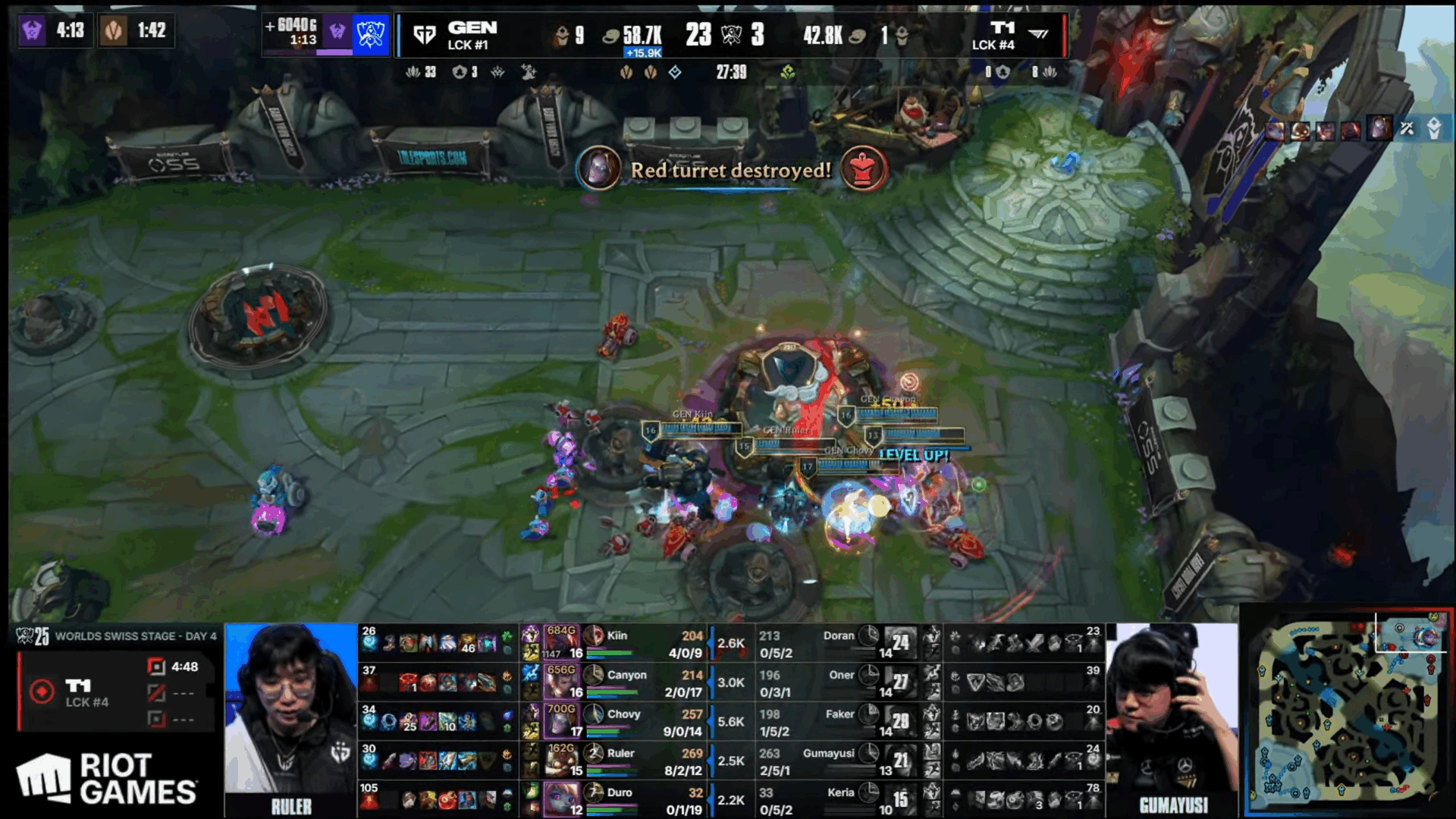Image resolution: width=1456 pixels, height=819 pixels.
Task: Click the T1 inhibitor respawn timer panel
Action: point(115,693)
